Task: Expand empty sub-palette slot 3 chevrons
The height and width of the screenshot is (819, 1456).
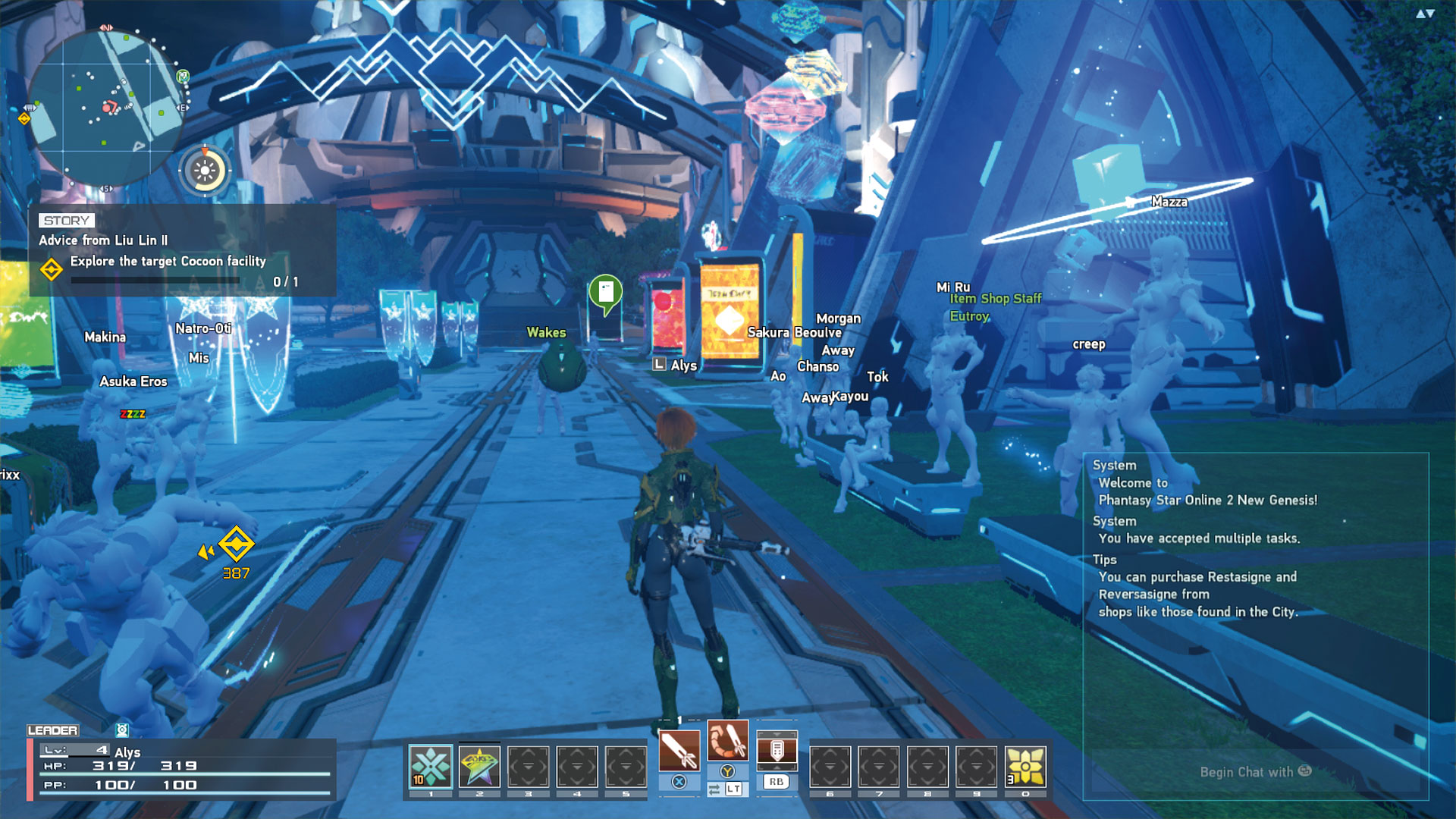Action: point(526,766)
